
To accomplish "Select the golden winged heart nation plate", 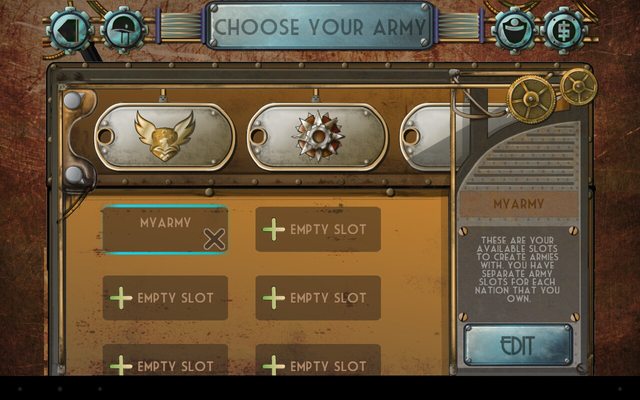I will point(165,137).
